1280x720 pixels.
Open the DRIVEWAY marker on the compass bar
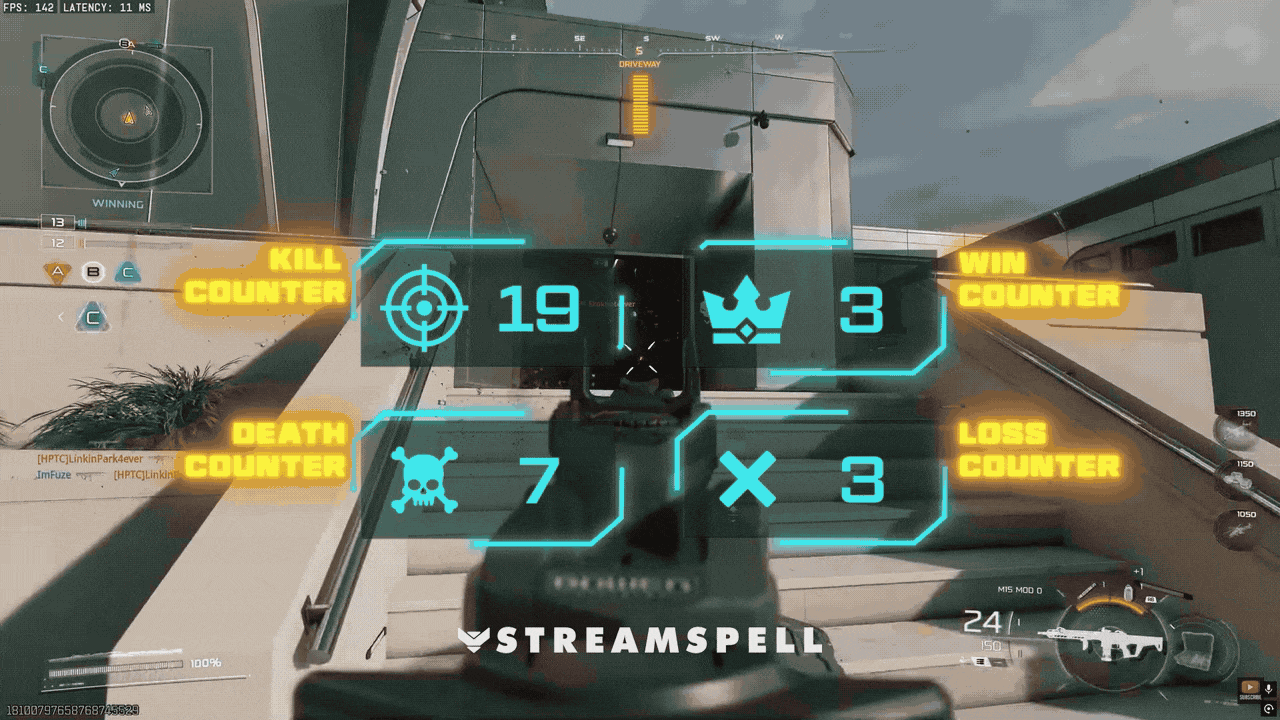639,62
